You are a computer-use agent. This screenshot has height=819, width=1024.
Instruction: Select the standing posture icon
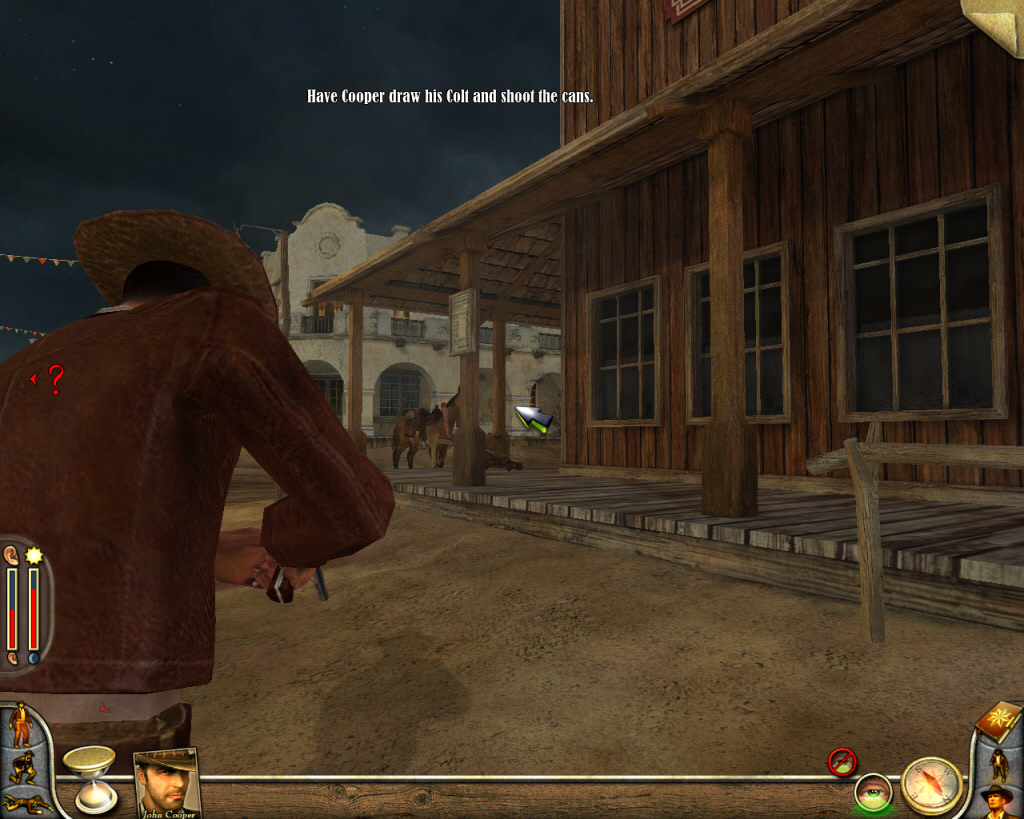(x=20, y=725)
